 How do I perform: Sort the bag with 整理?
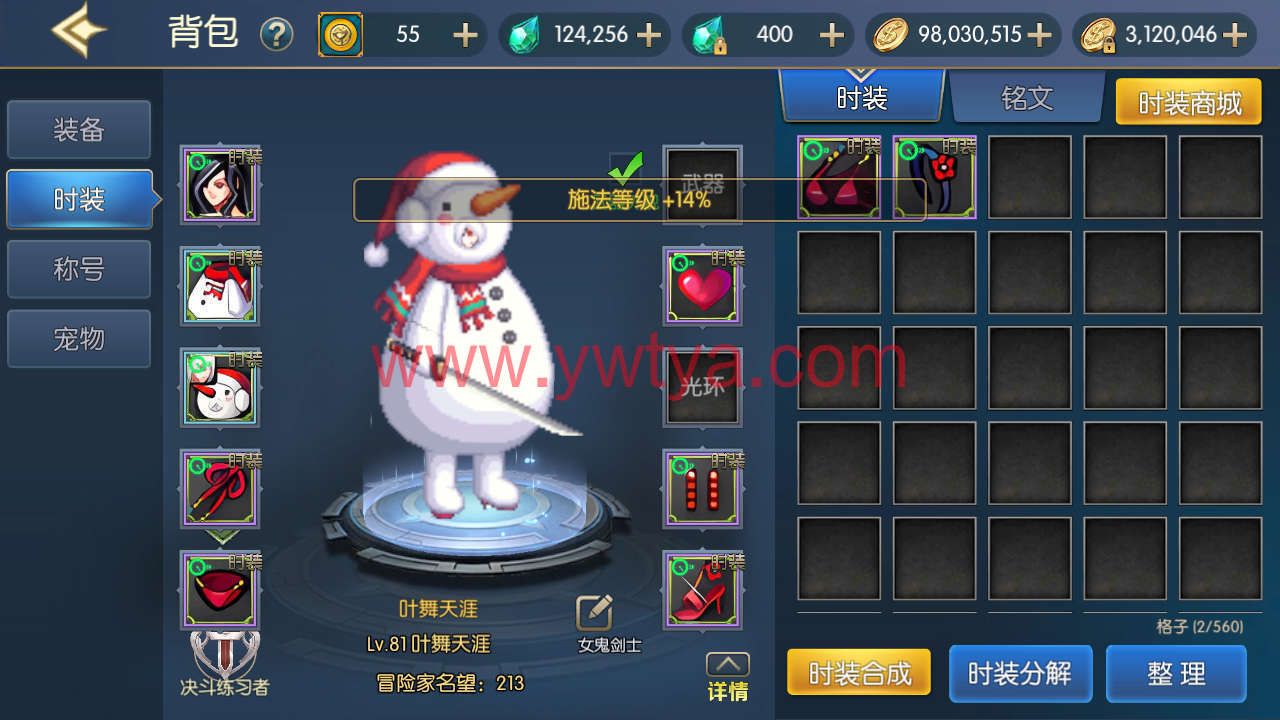coord(1176,673)
